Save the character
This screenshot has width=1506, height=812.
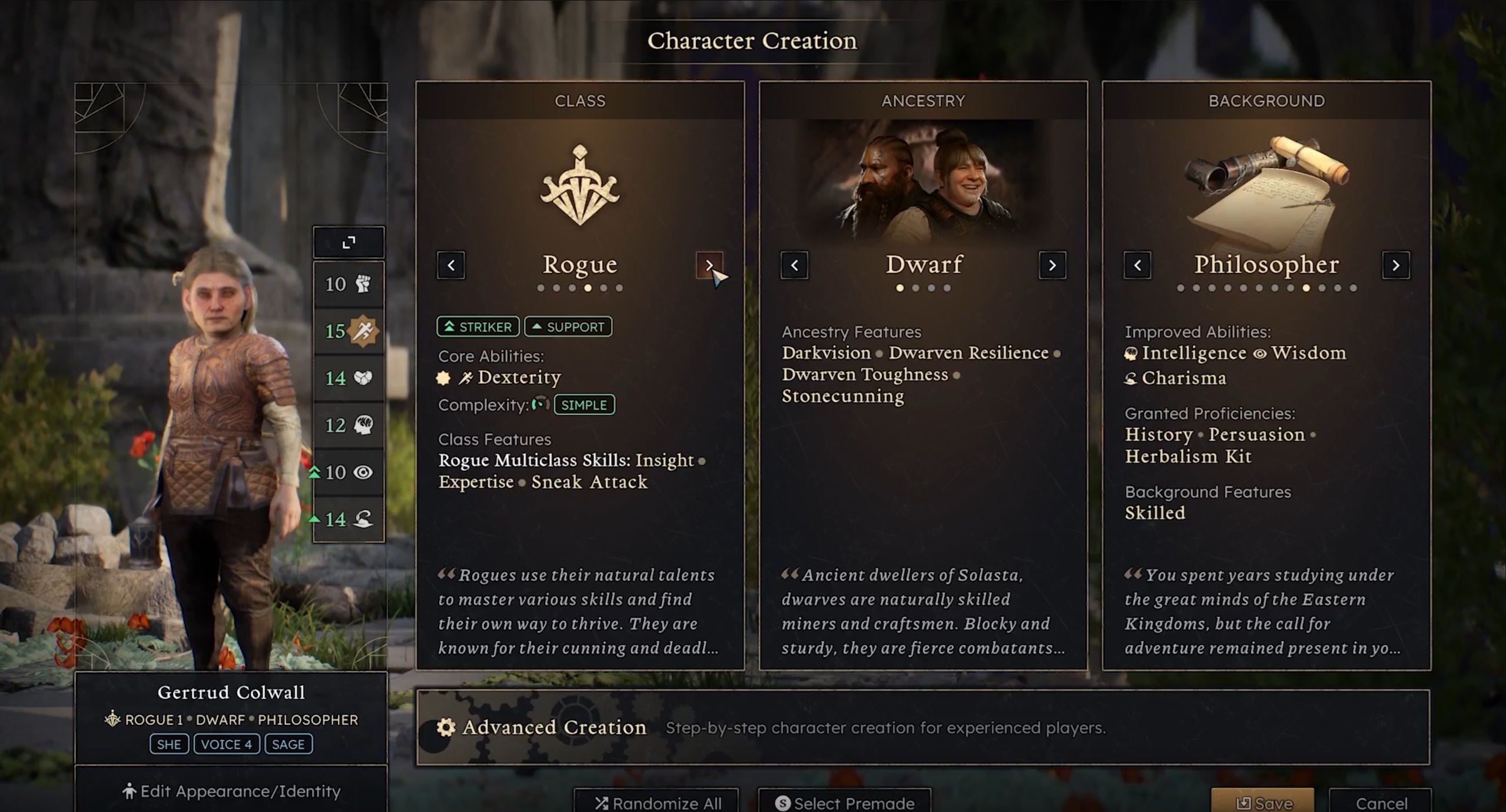tap(1263, 803)
